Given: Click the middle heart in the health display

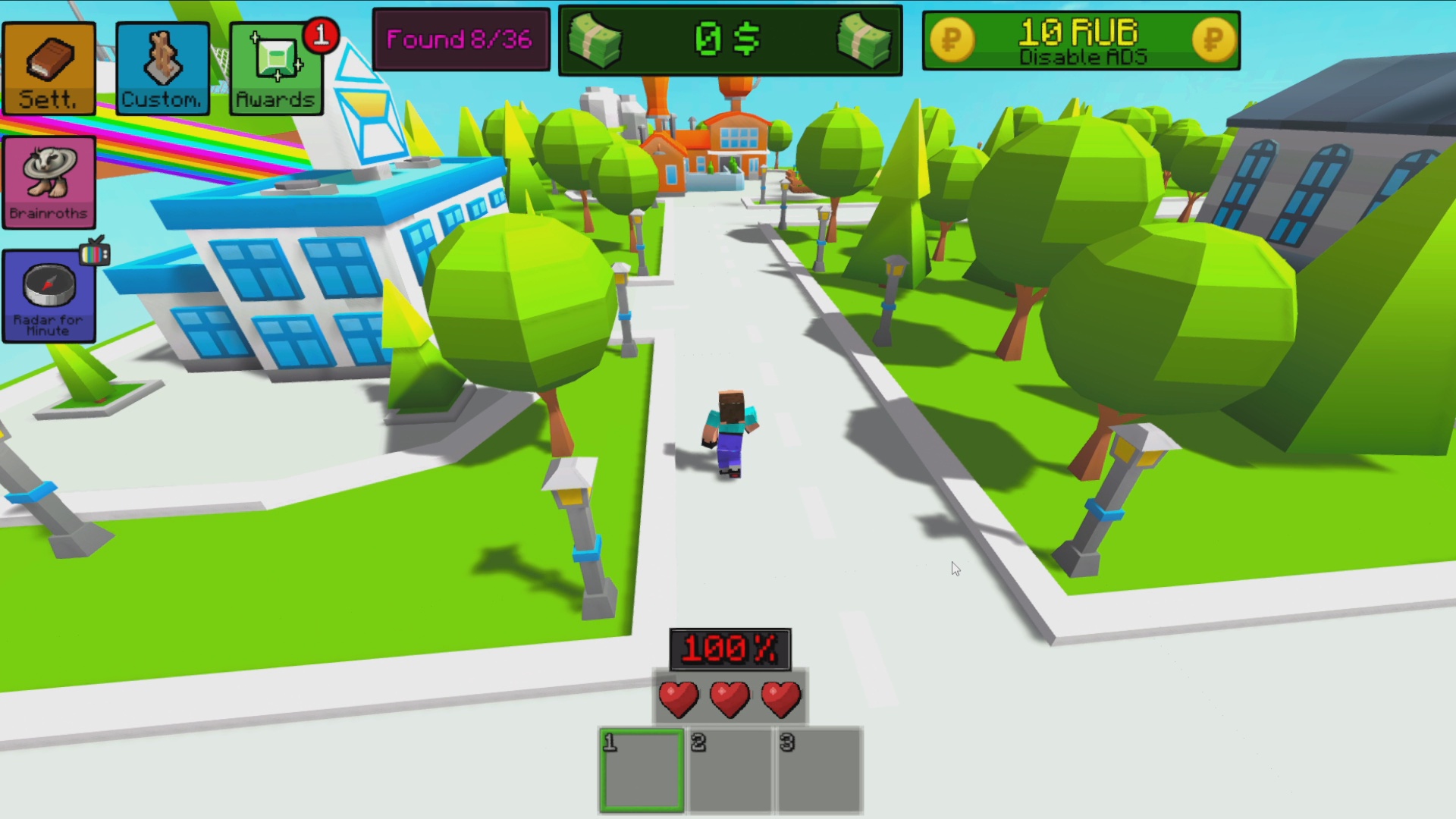Looking at the screenshot, I should (x=730, y=698).
